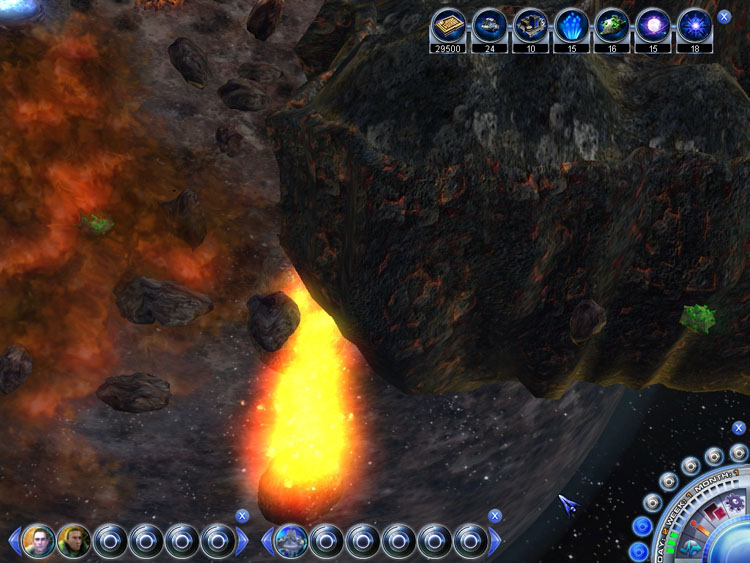The image size is (750, 563).
Task: Close the base list bar
Action: (494, 516)
